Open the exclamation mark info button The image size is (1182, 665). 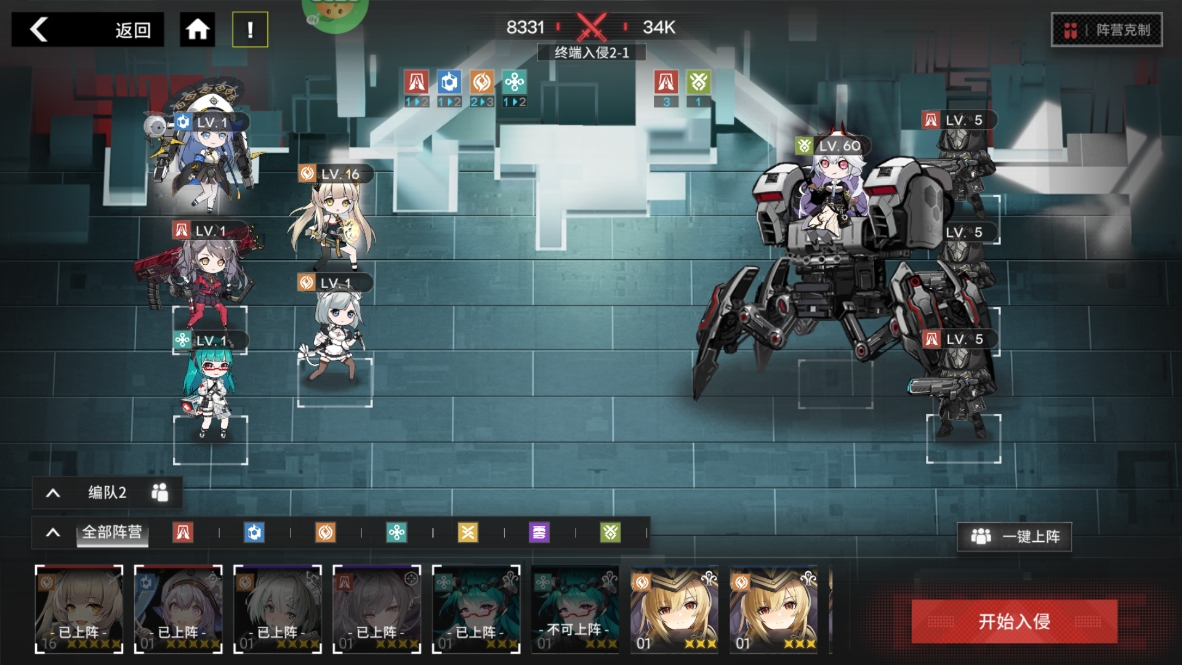click(x=250, y=30)
